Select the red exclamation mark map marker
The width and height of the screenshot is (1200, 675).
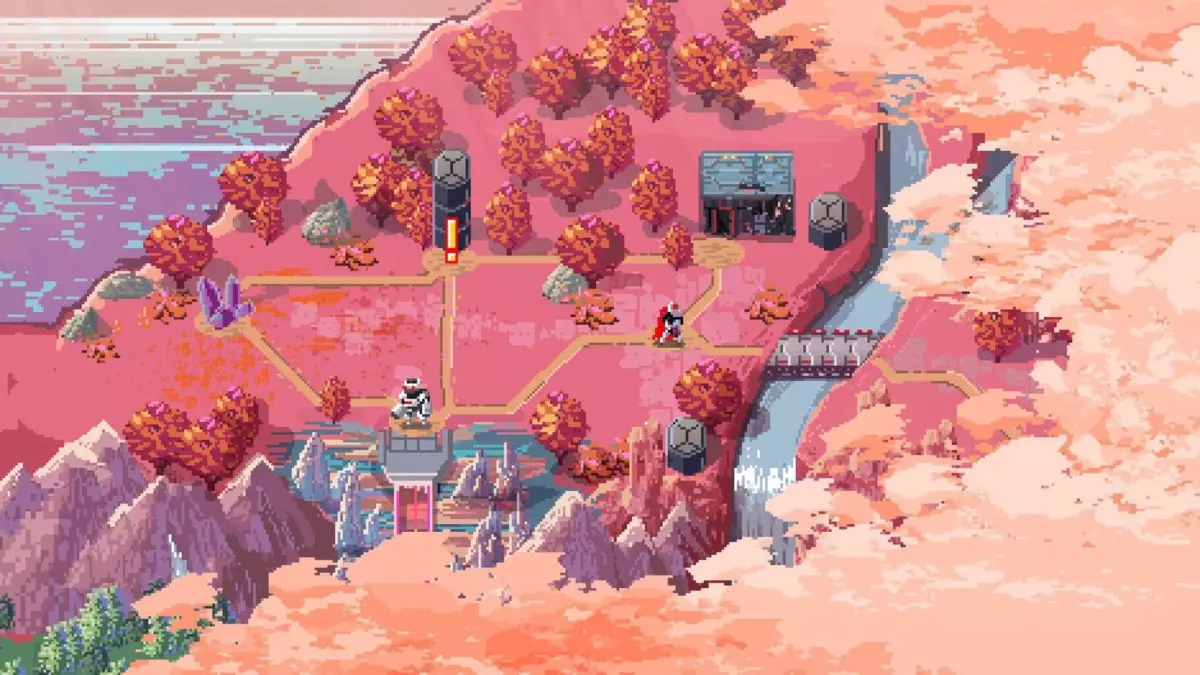tap(451, 240)
